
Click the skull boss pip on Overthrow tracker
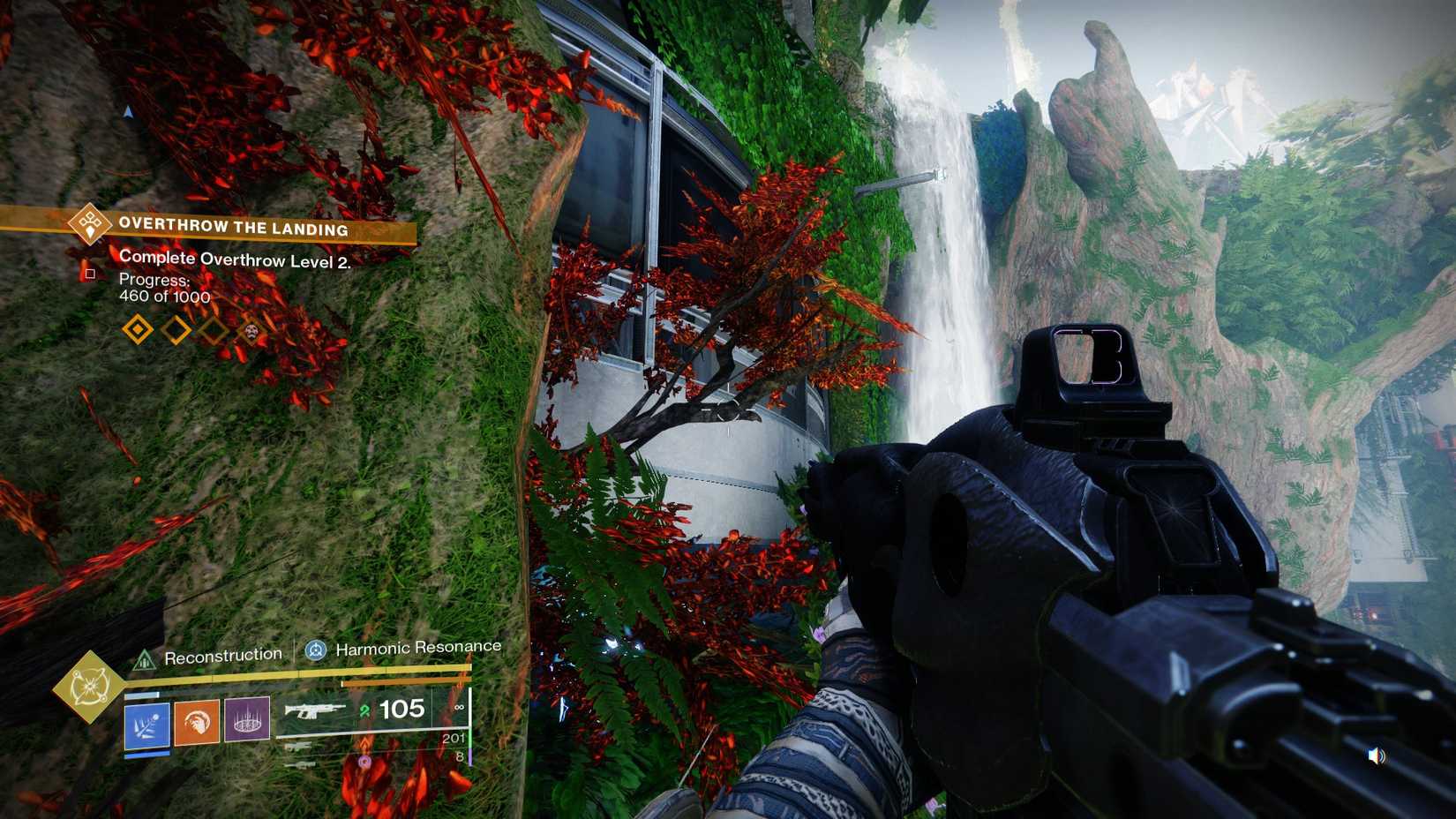(250, 332)
